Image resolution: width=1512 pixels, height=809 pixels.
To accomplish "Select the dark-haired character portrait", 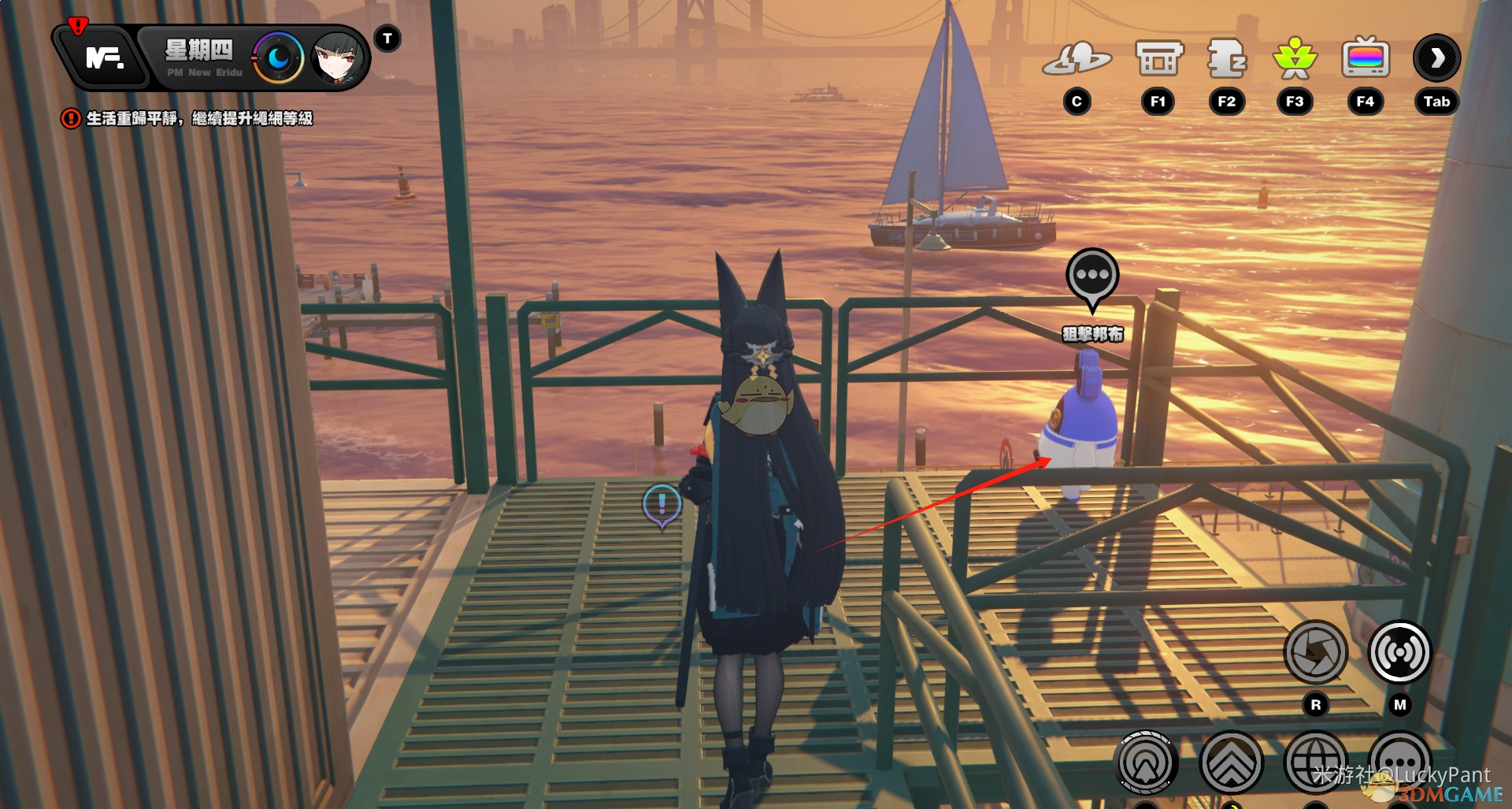I will [338, 58].
